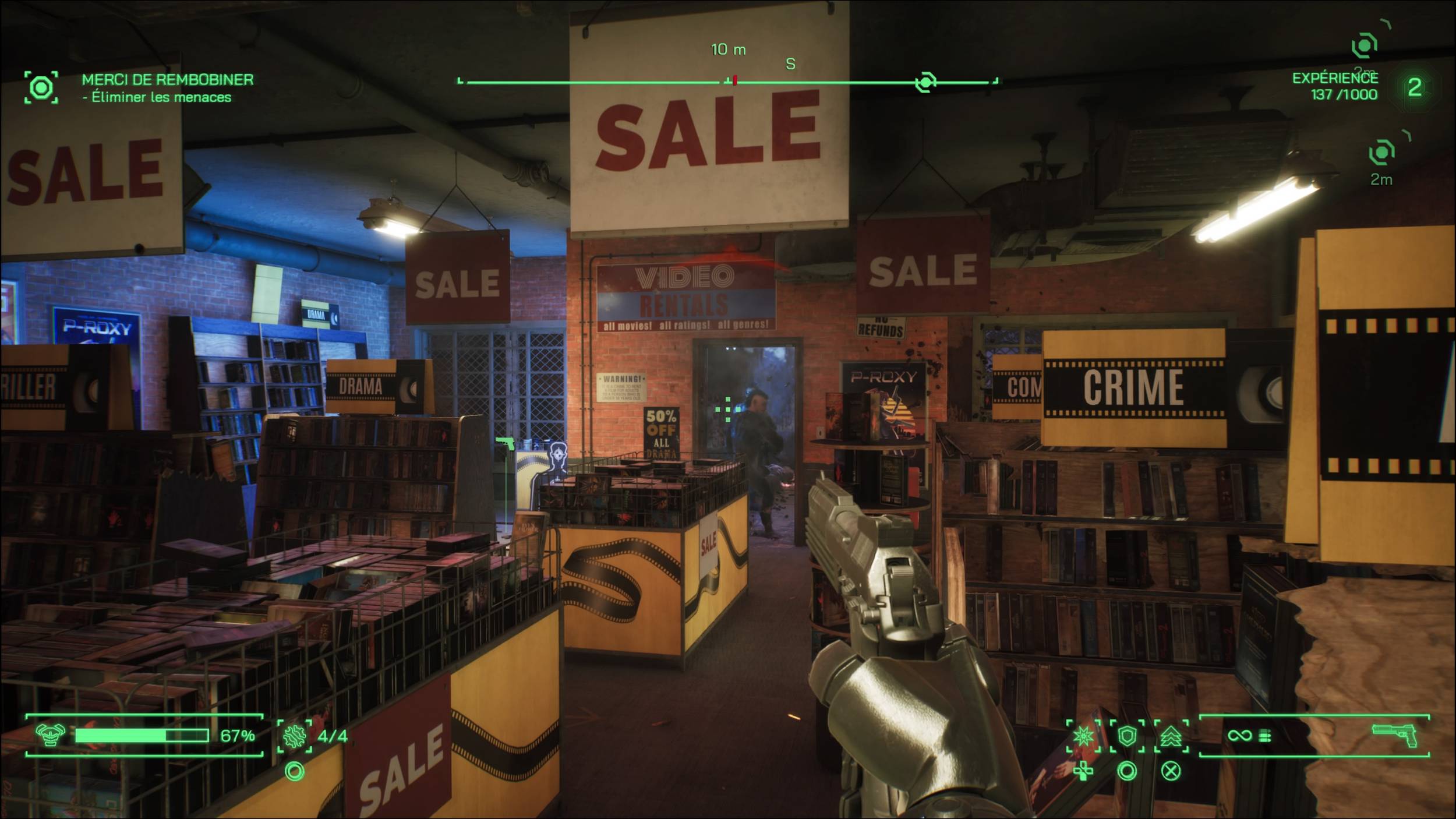This screenshot has height=819, width=1456.
Task: Select the waypoint marker labeled 2m
Action: (x=1381, y=153)
